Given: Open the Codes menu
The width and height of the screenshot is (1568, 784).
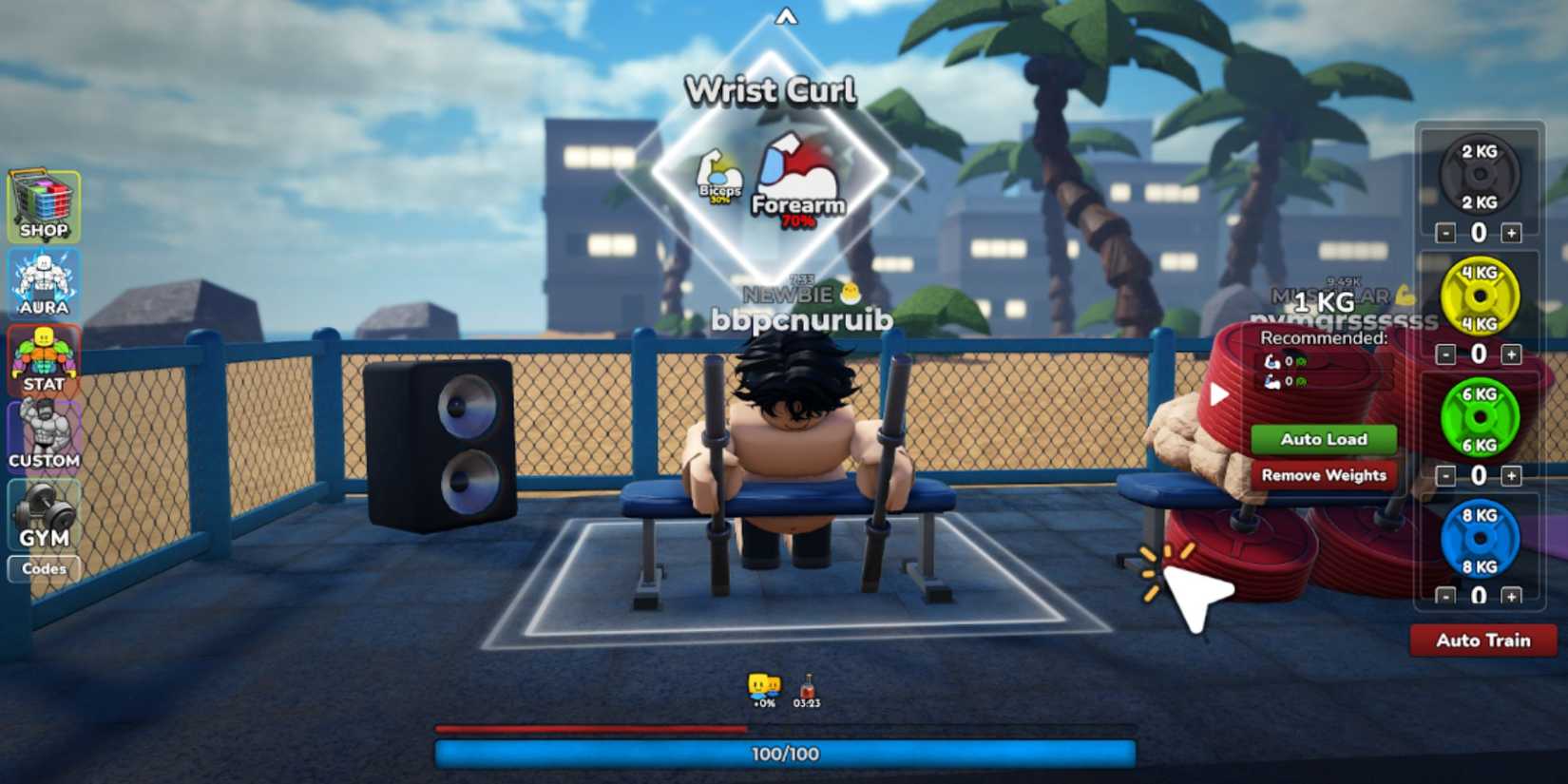Looking at the screenshot, I should (45, 569).
